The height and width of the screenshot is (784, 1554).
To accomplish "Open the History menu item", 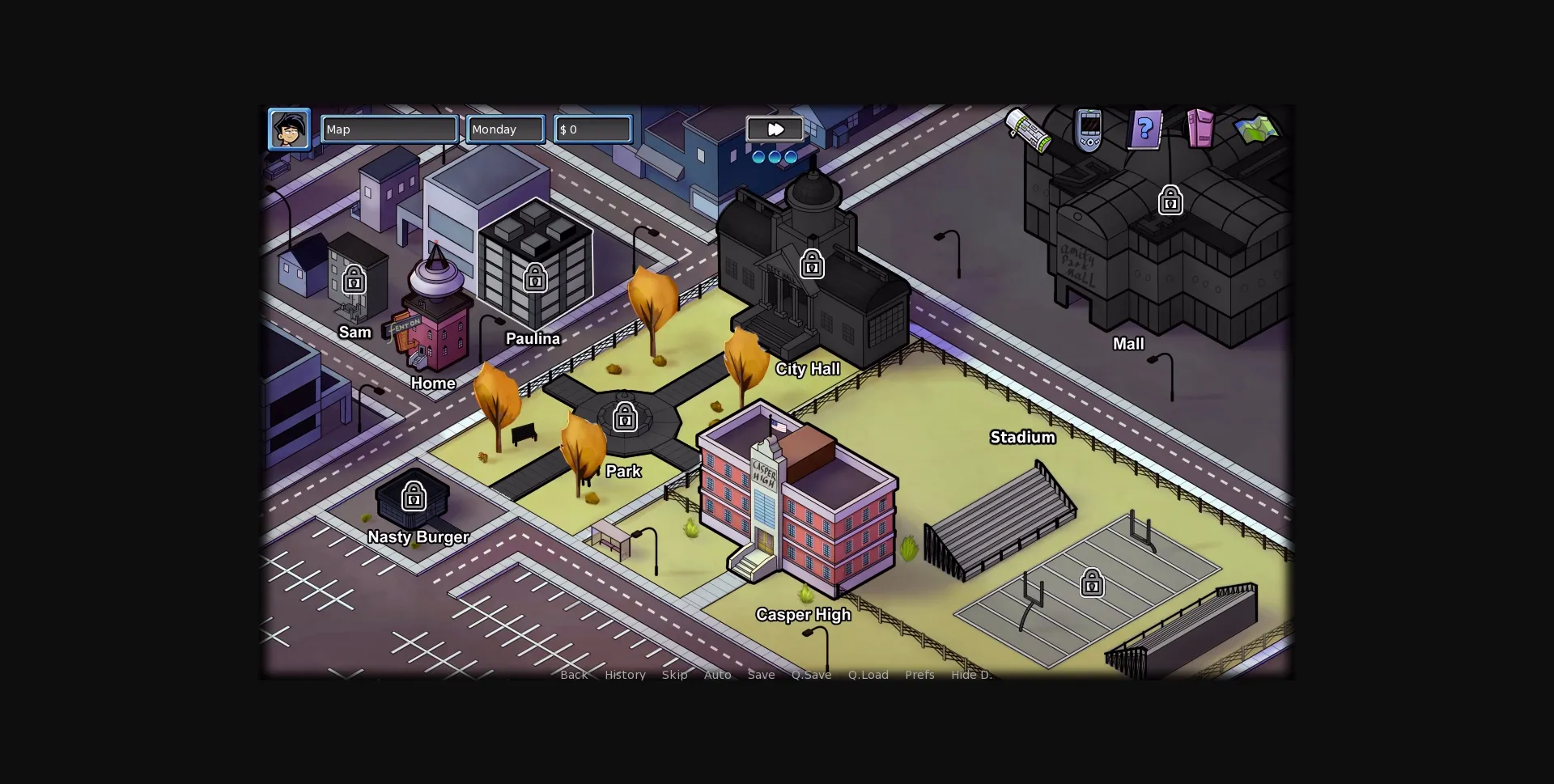I will pyautogui.click(x=624, y=674).
